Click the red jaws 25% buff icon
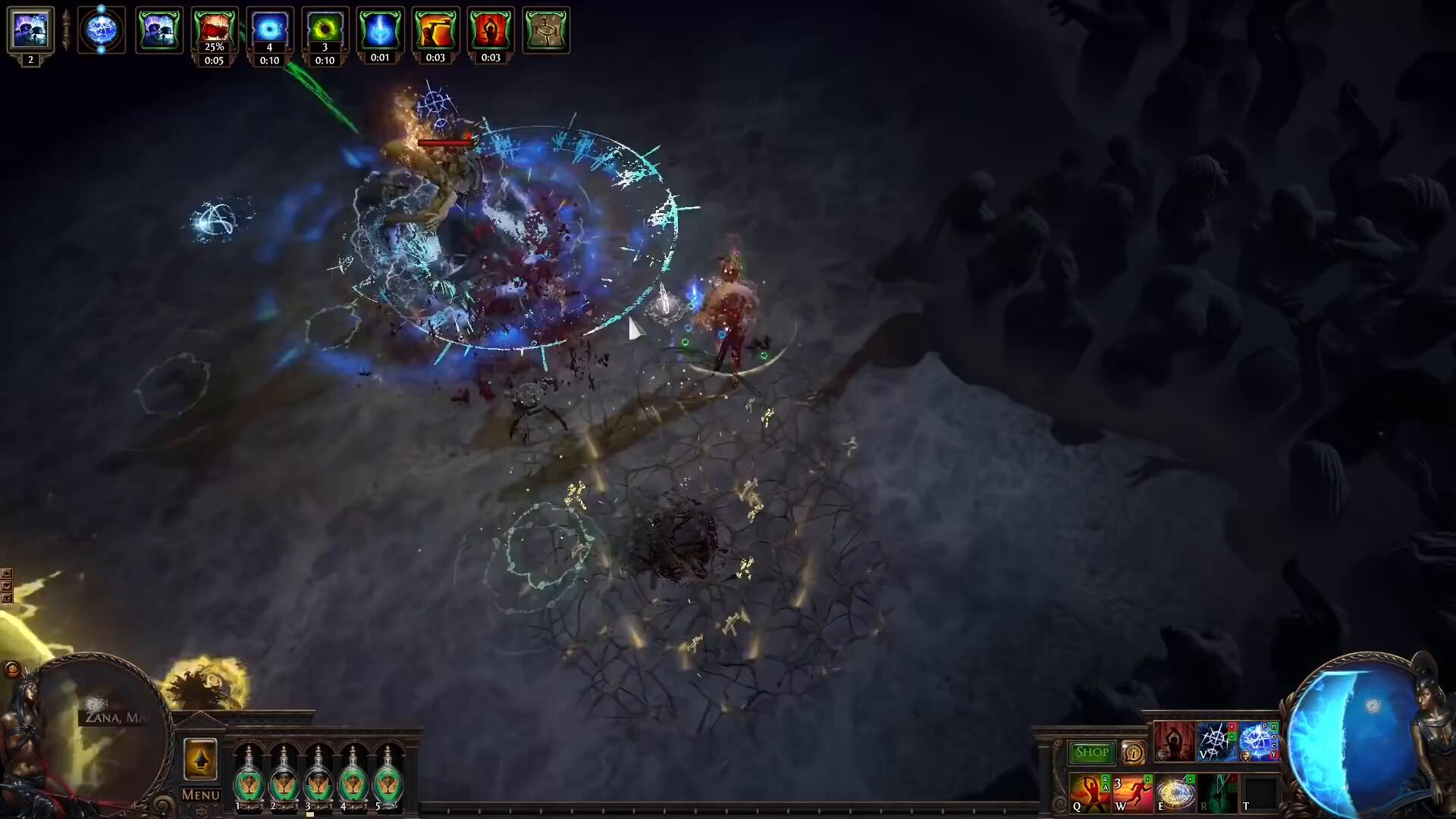The height and width of the screenshot is (819, 1456). (214, 29)
